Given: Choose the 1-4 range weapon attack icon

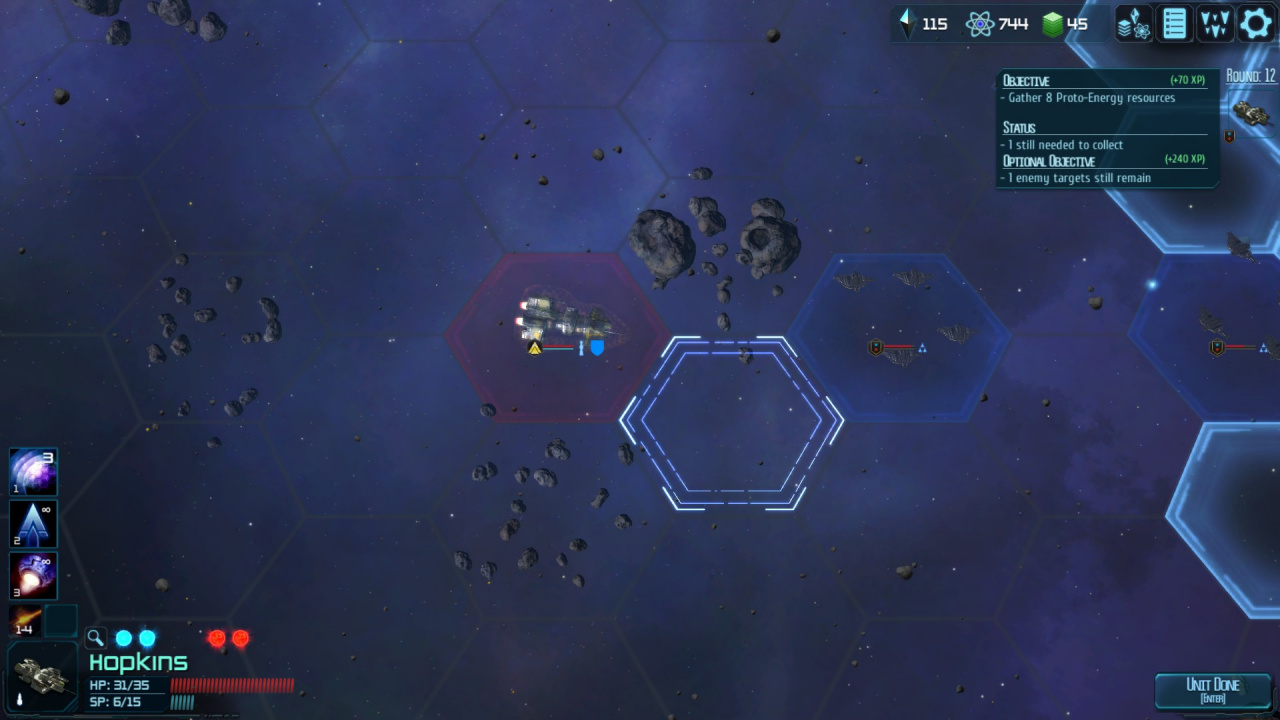Looking at the screenshot, I should tap(24, 621).
